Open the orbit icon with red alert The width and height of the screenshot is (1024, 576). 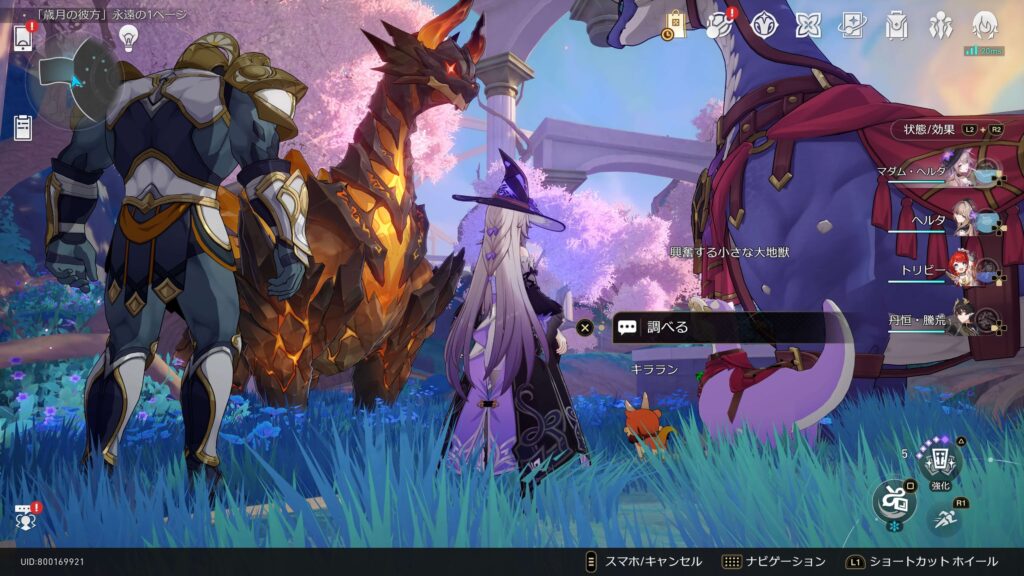[720, 25]
